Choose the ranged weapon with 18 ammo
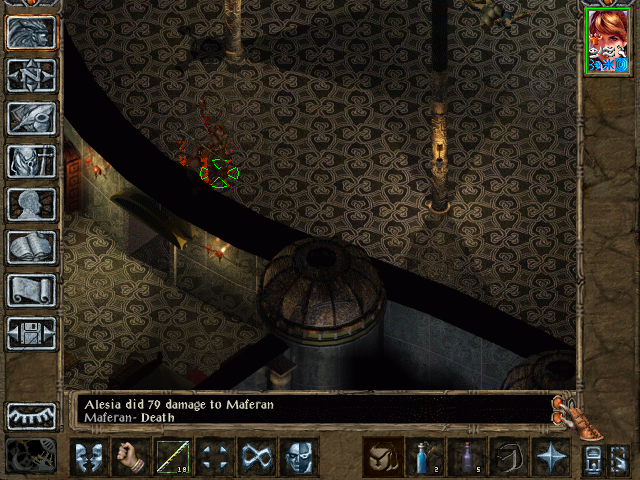 tap(173, 457)
